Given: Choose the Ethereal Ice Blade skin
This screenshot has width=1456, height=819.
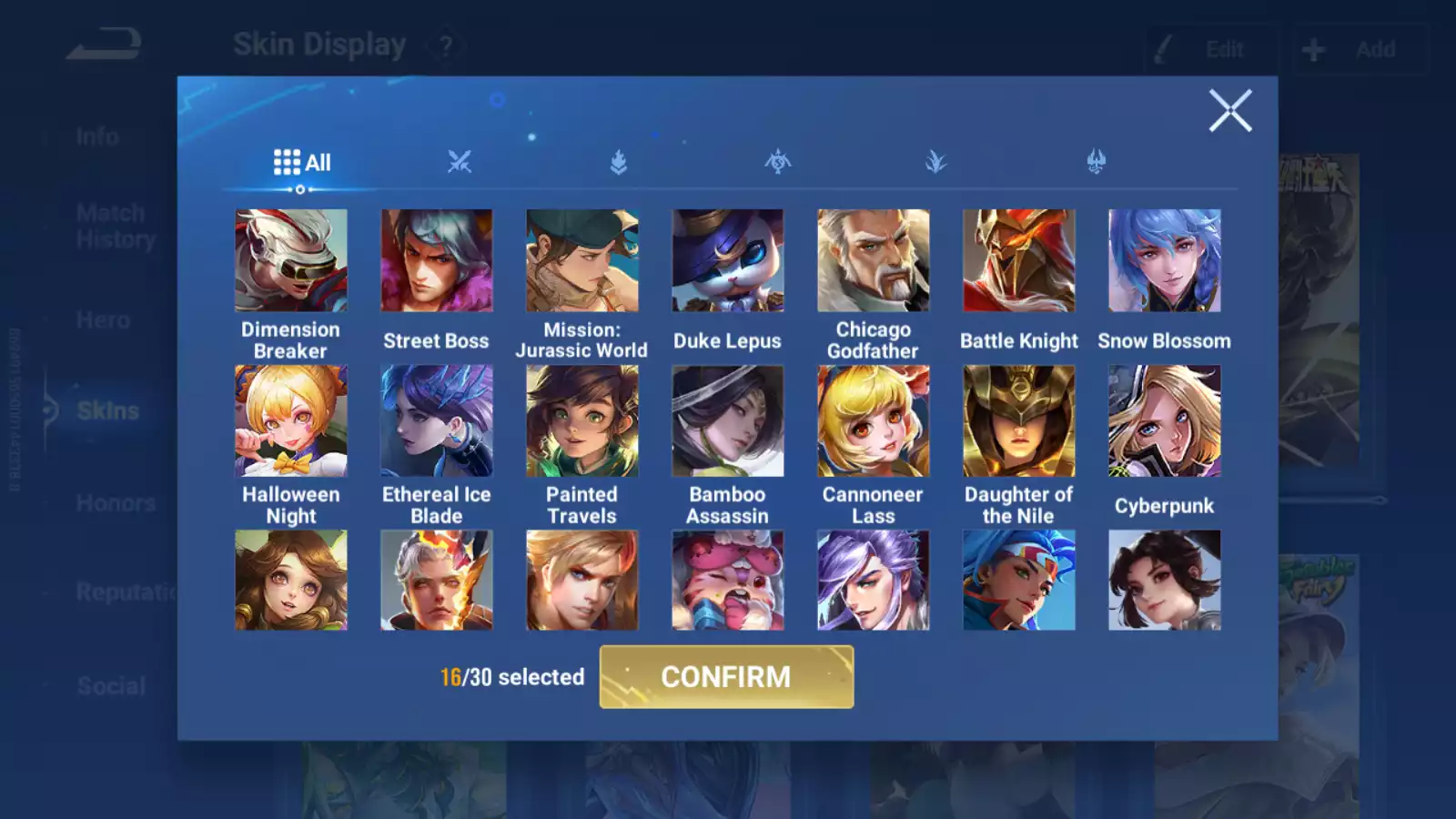Looking at the screenshot, I should click(437, 421).
